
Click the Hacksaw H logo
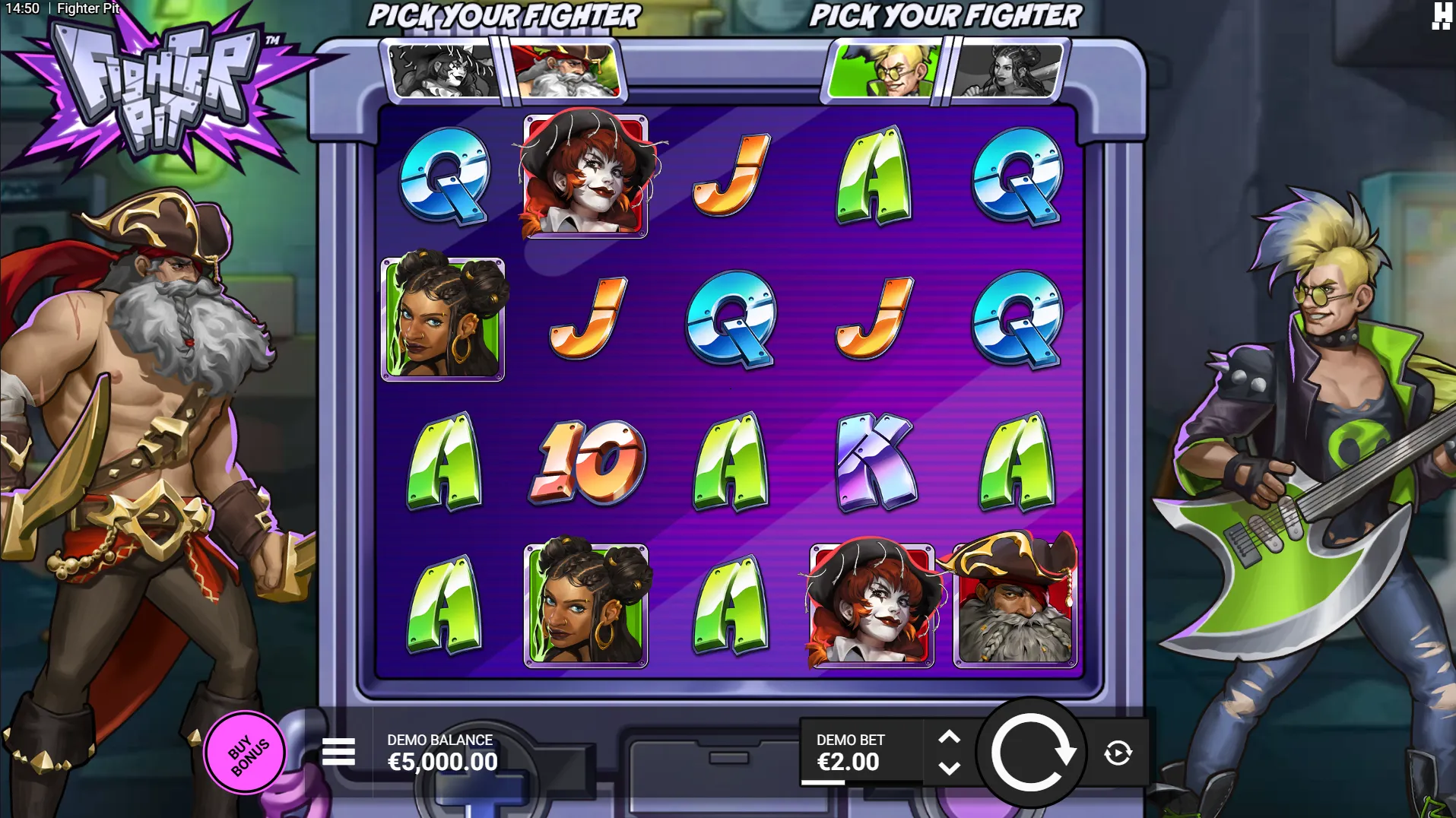(1440, 16)
